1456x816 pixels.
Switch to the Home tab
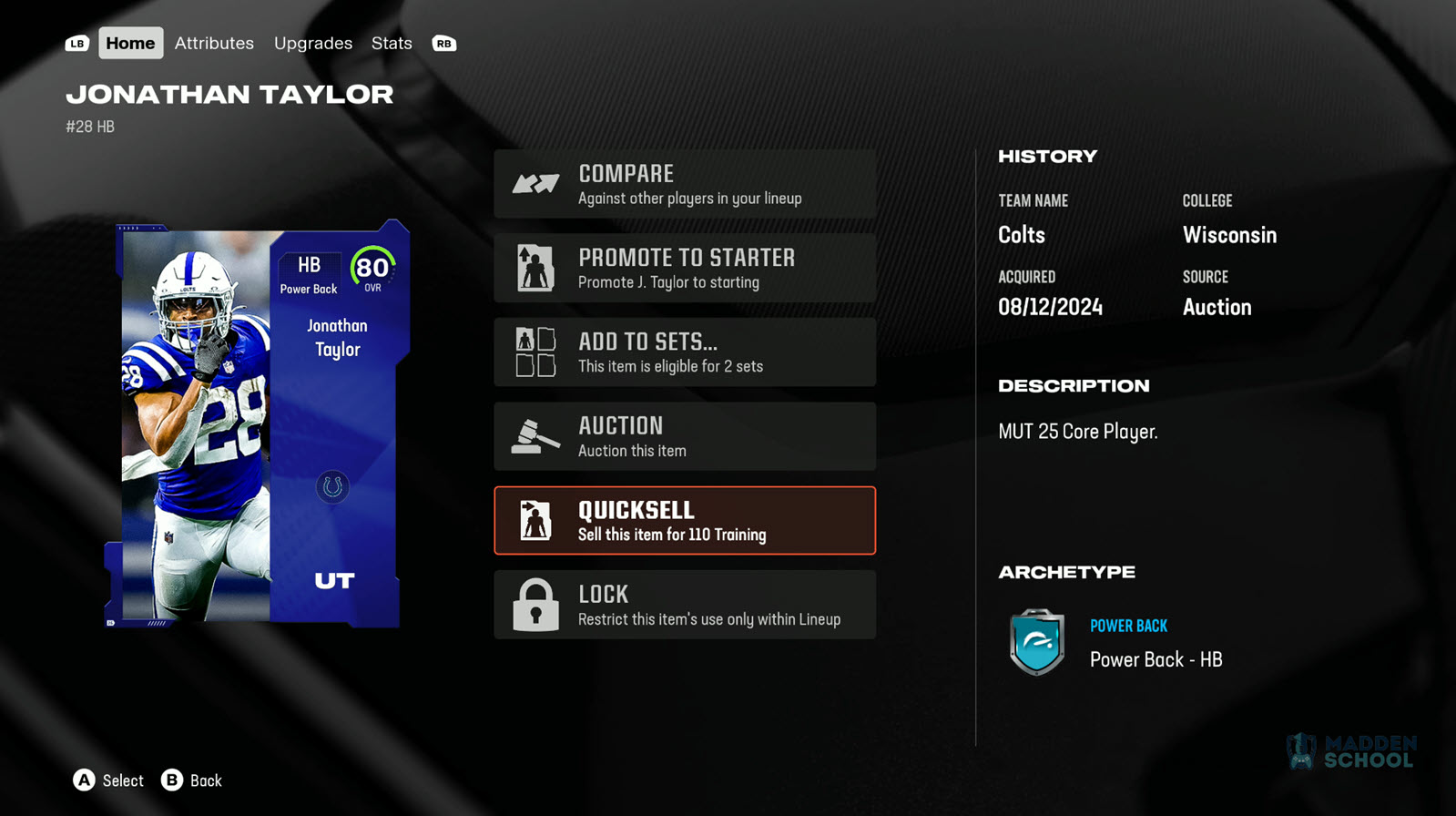[130, 43]
